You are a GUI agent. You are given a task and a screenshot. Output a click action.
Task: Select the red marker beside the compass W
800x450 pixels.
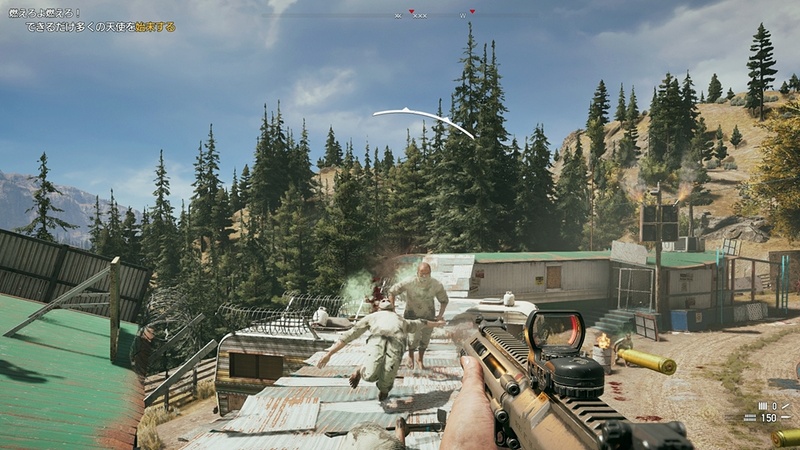(472, 11)
